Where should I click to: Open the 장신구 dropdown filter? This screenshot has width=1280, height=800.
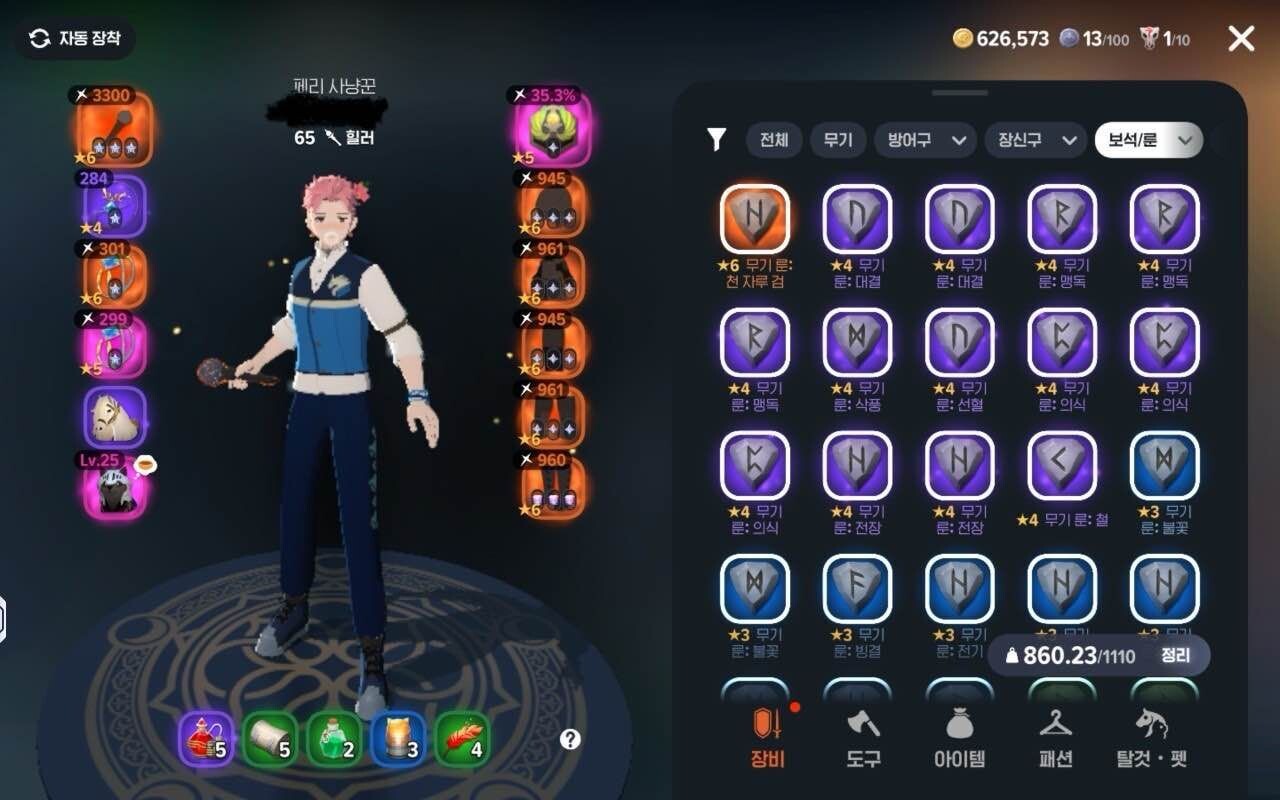coord(1035,141)
